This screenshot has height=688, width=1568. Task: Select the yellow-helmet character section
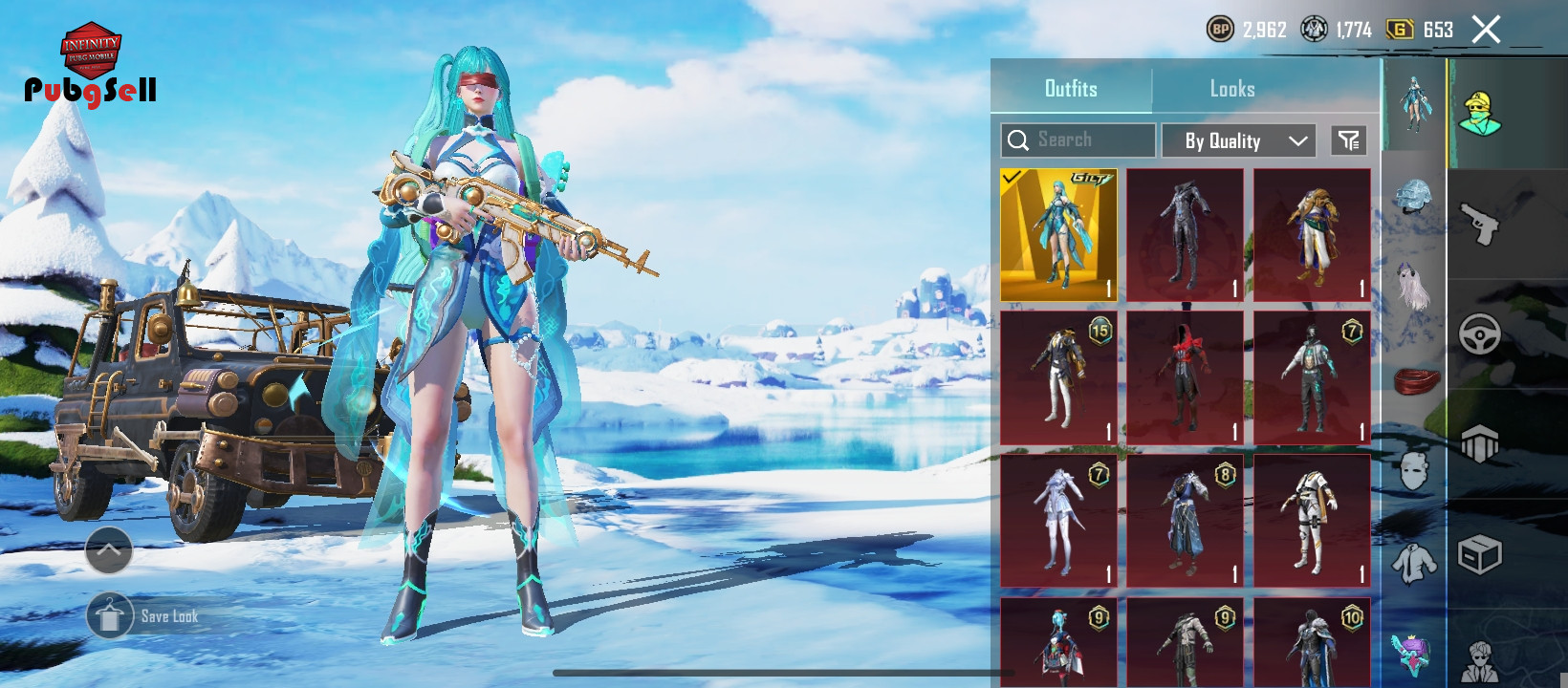pos(1479,115)
